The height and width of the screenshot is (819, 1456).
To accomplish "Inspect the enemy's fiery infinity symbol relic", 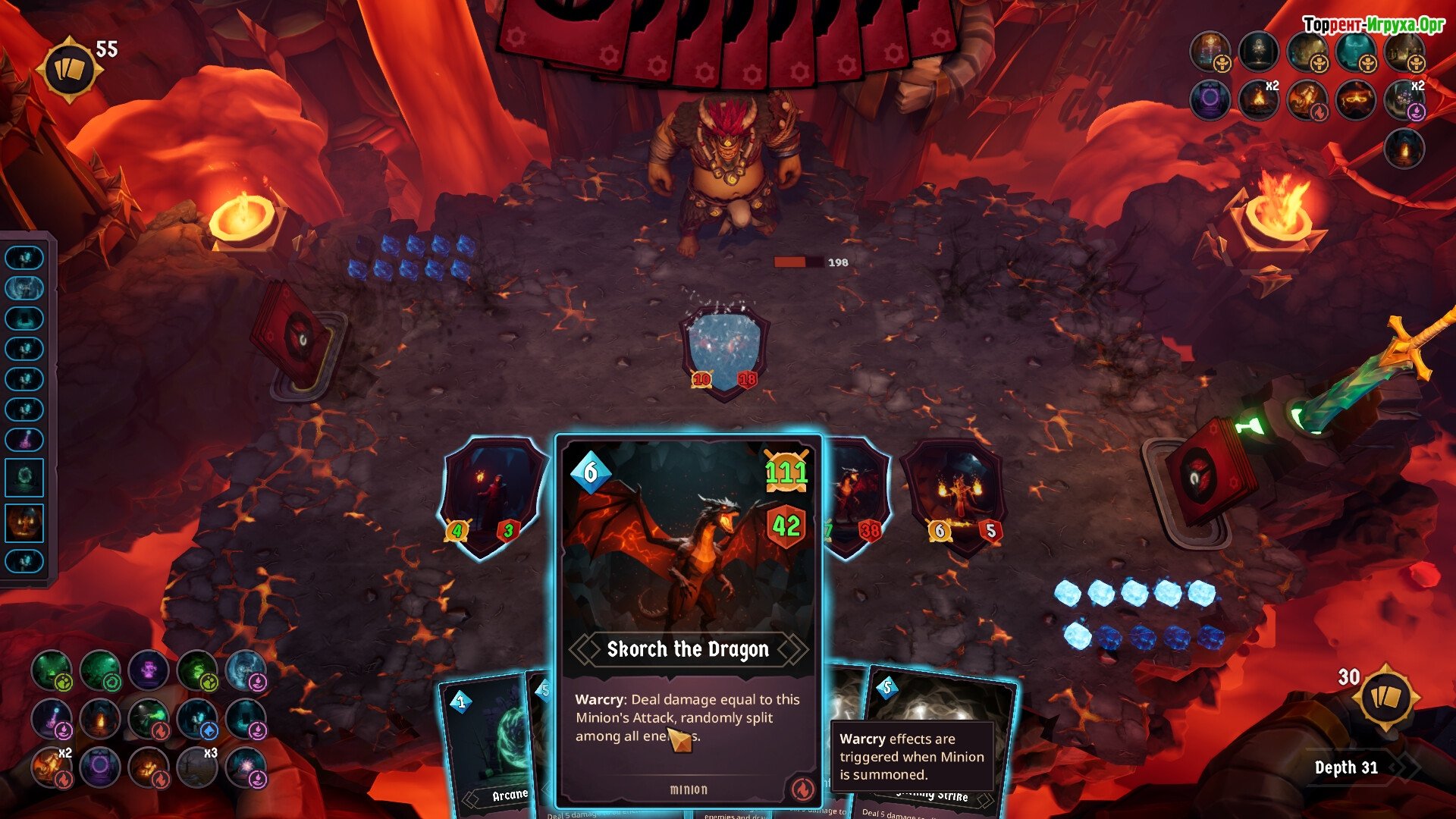I will coord(1356,100).
